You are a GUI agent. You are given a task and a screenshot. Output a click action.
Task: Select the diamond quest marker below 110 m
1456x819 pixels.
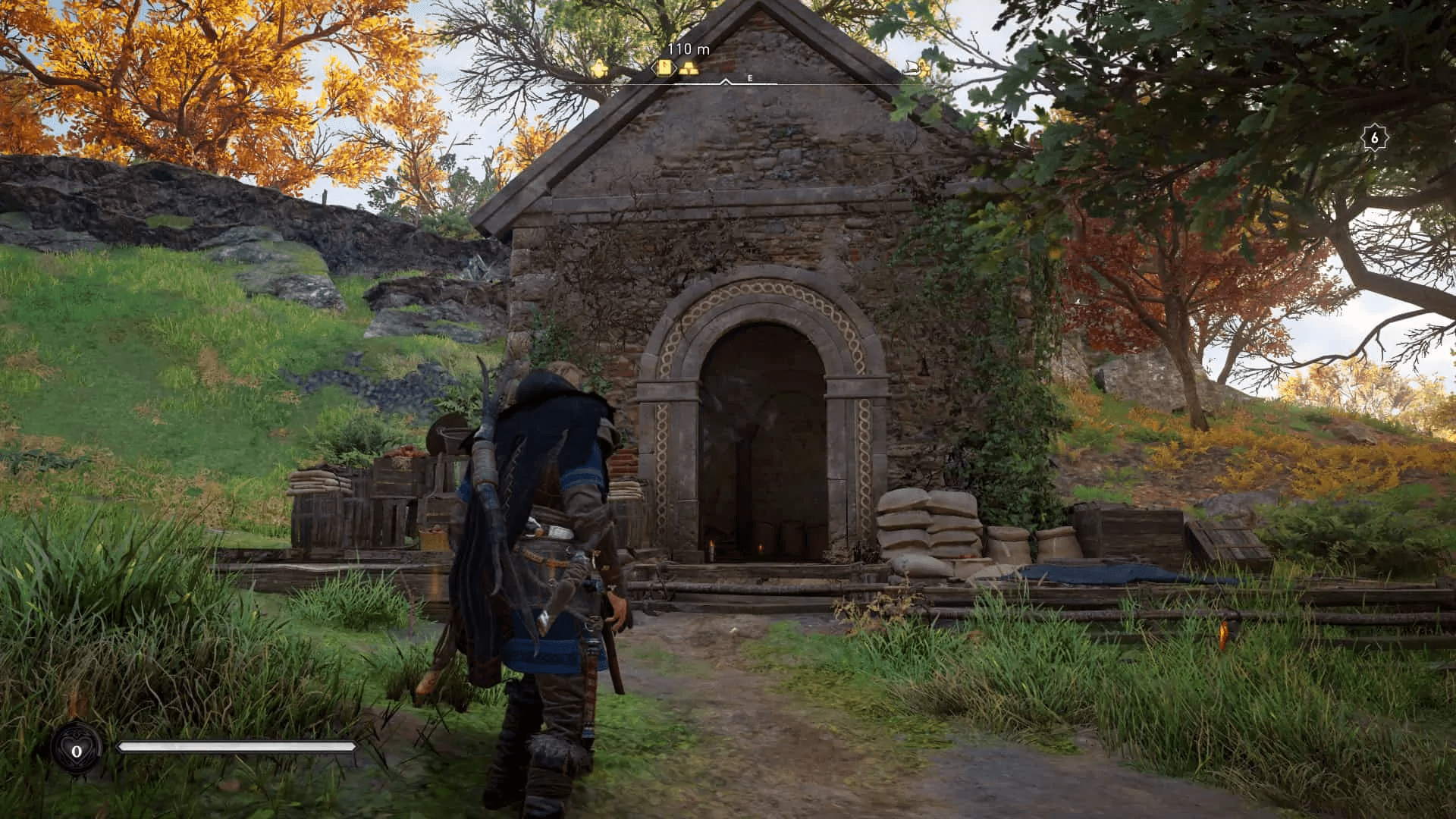pos(664,67)
